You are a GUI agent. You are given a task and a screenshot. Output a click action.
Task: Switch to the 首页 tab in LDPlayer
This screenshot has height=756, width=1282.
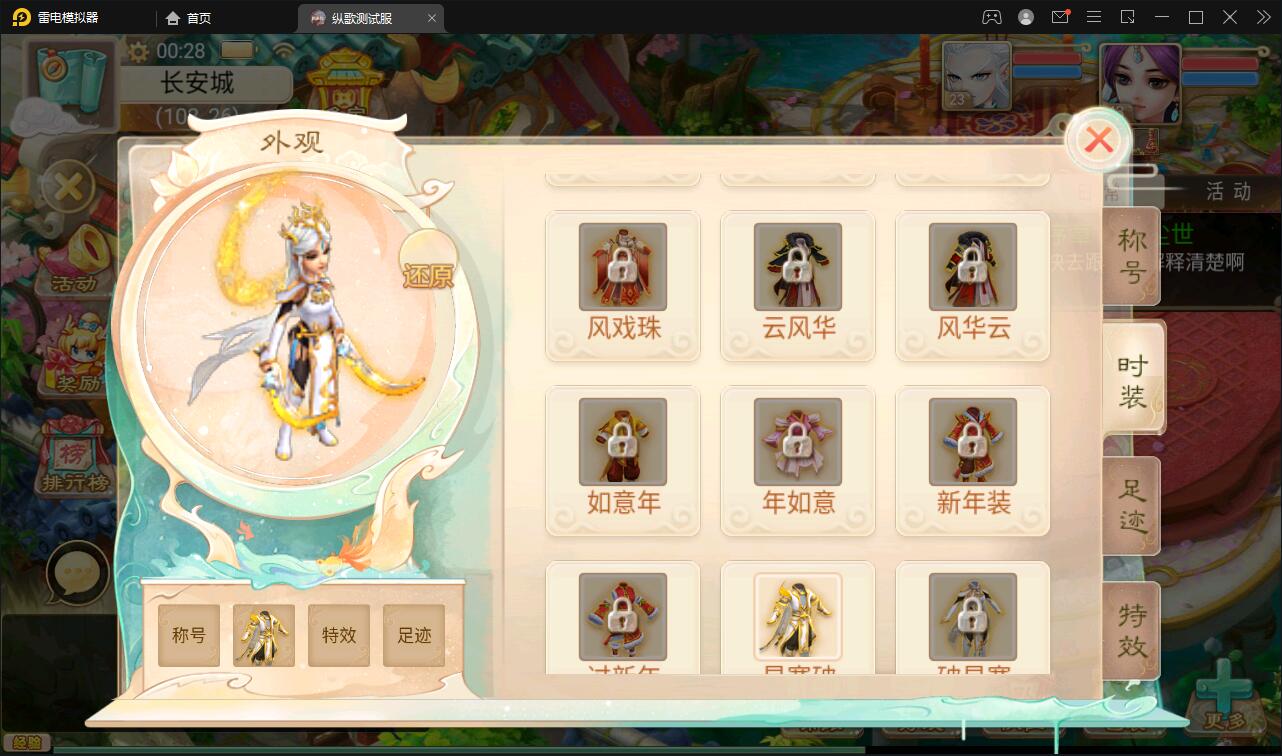pyautogui.click(x=190, y=17)
